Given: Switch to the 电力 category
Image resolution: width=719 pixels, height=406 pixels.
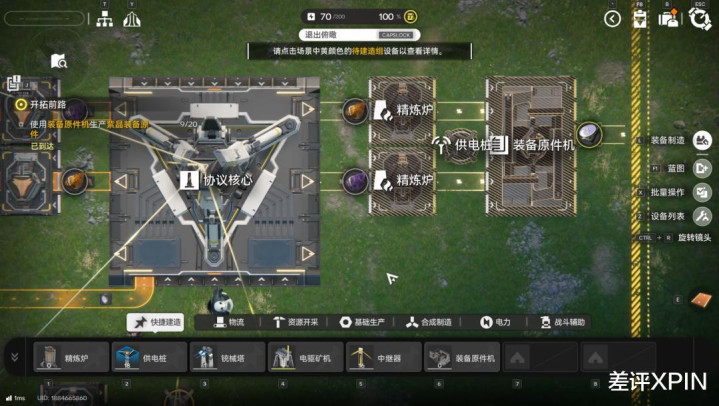Looking at the screenshot, I should (x=496, y=322).
